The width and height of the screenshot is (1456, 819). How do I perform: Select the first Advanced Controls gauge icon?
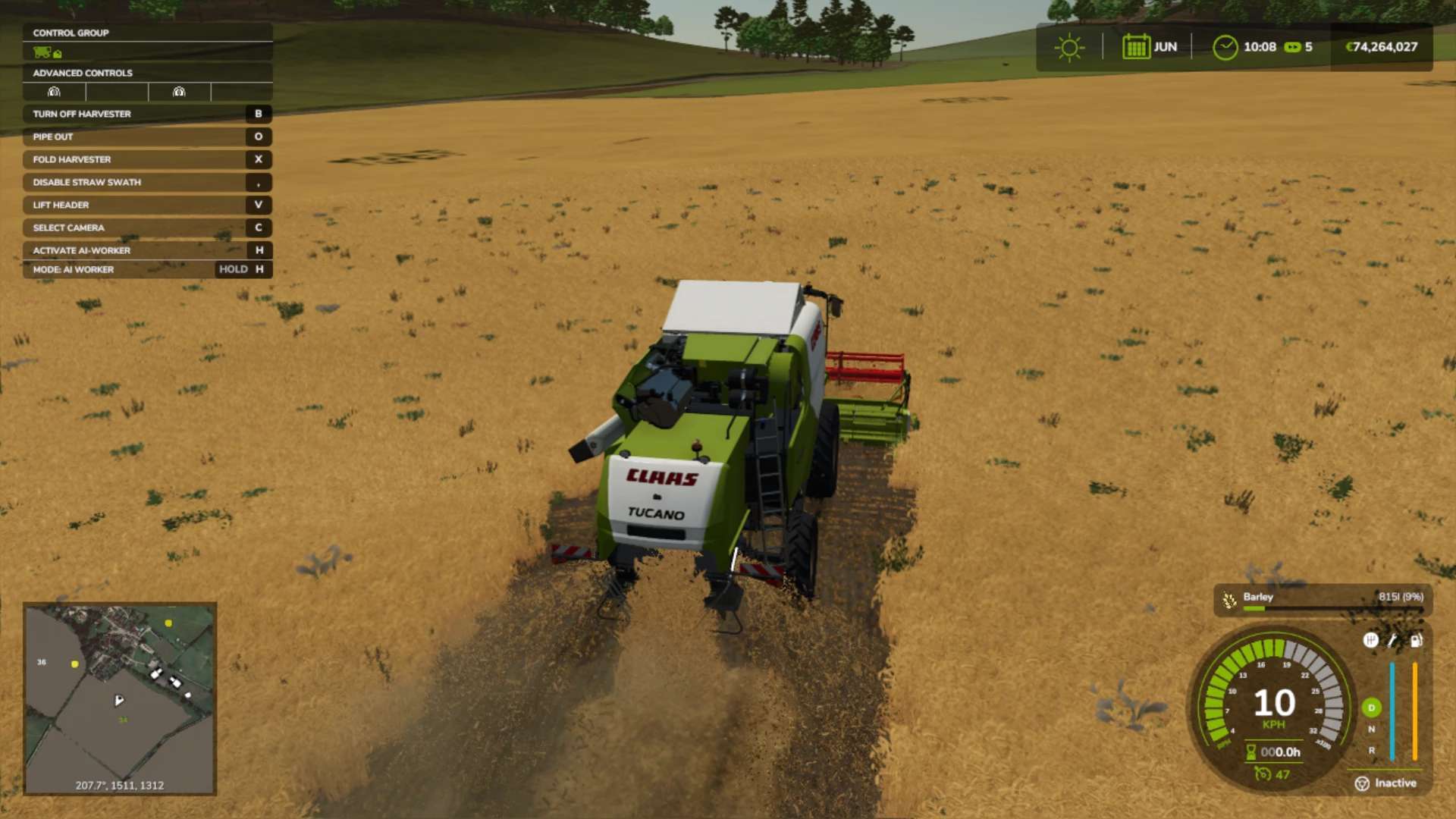pyautogui.click(x=54, y=92)
